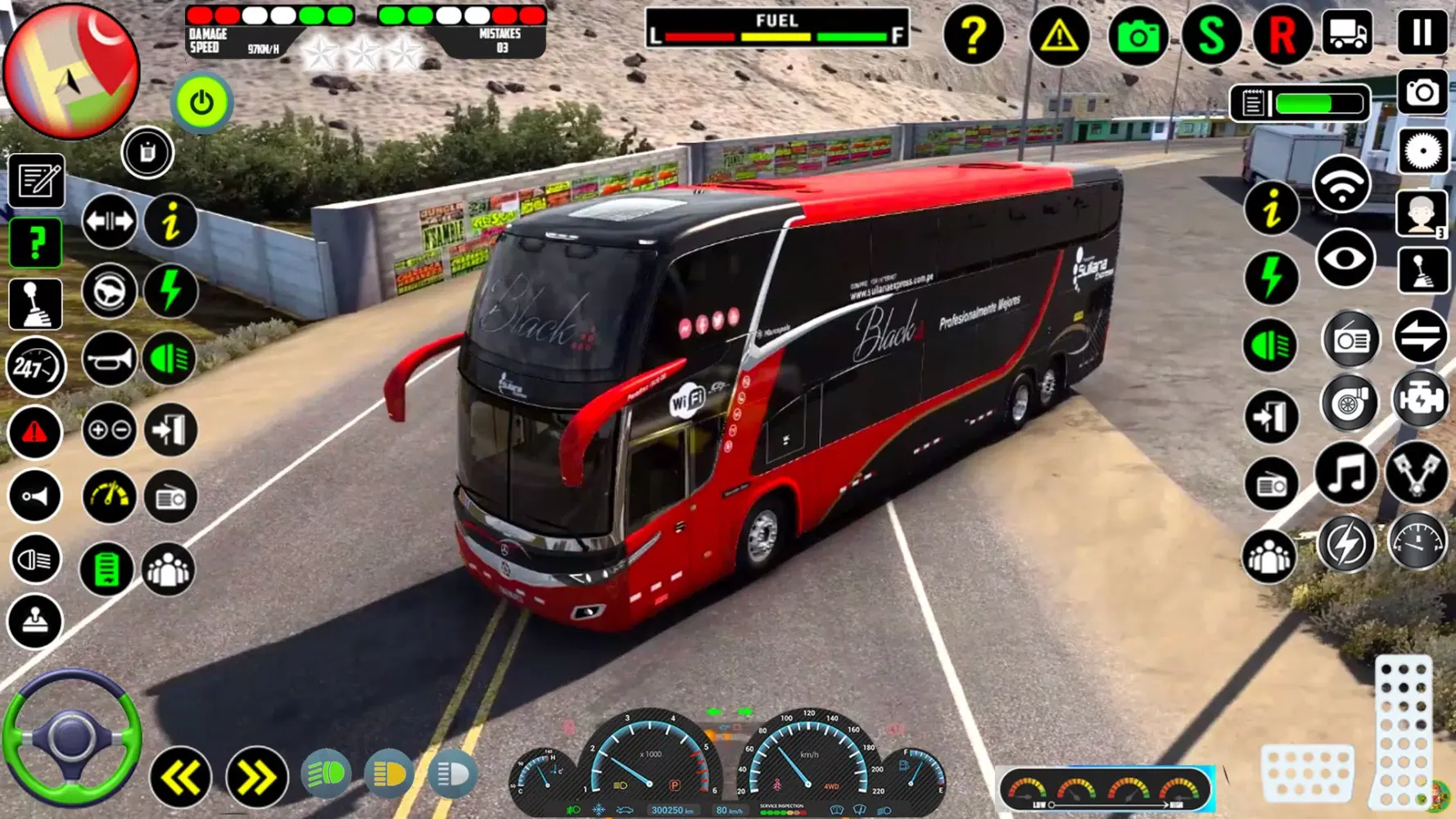This screenshot has width=1456, height=819.
Task: Open help with the yellow question mark
Action: 973,35
